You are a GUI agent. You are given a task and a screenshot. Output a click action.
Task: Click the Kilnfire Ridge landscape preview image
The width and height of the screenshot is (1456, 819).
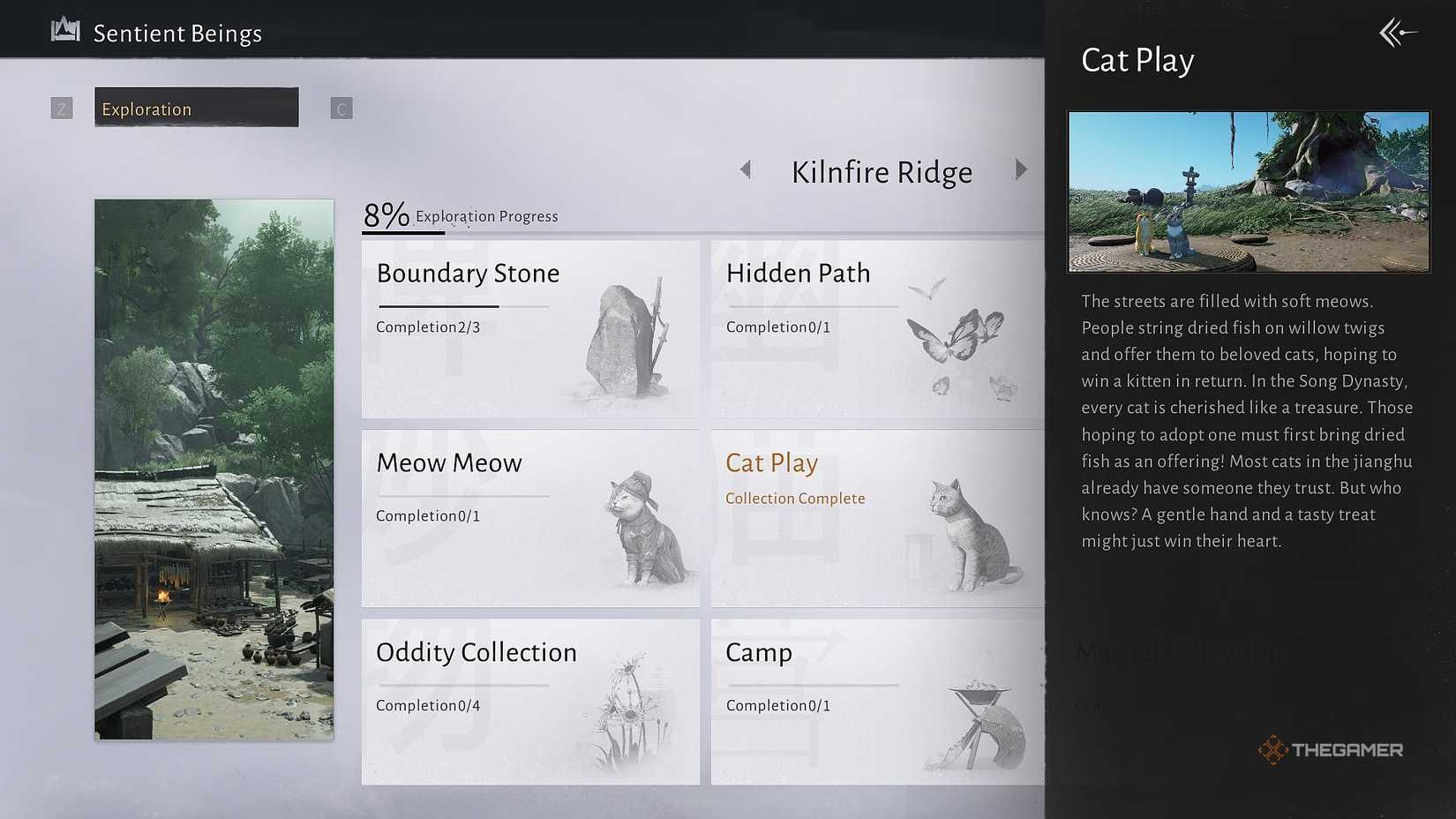214,468
